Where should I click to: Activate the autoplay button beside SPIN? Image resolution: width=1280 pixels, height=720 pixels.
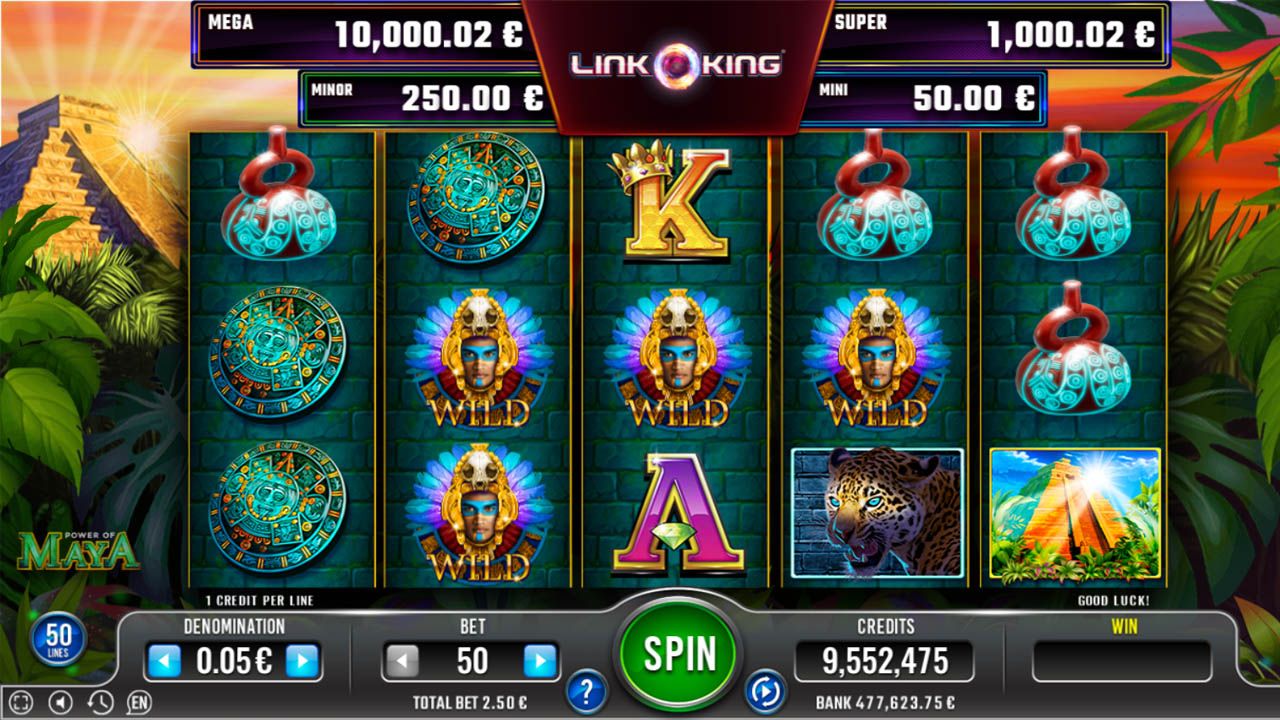(764, 690)
